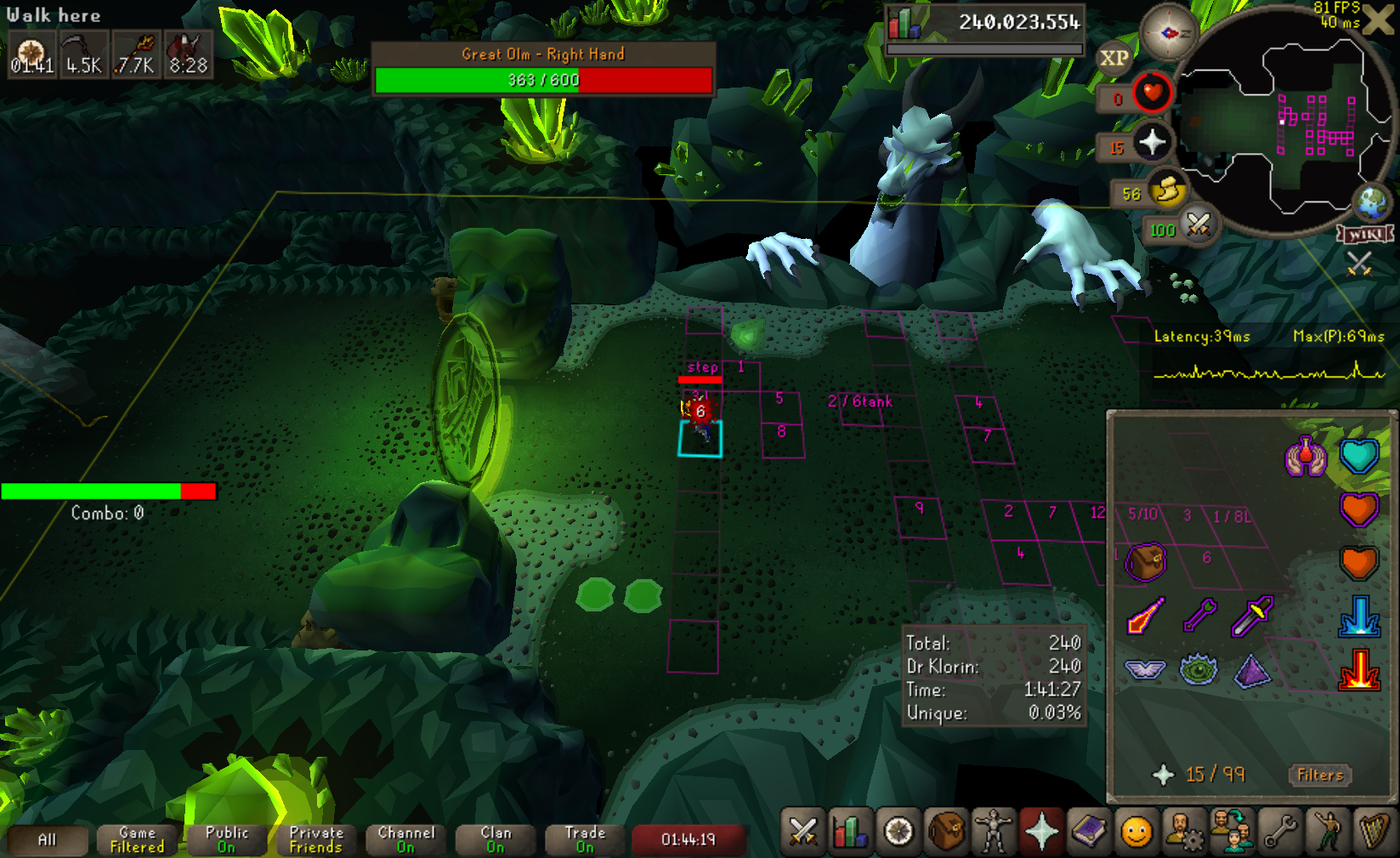This screenshot has height=858, width=1400.
Task: Select the Clan chat tab
Action: tap(496, 839)
